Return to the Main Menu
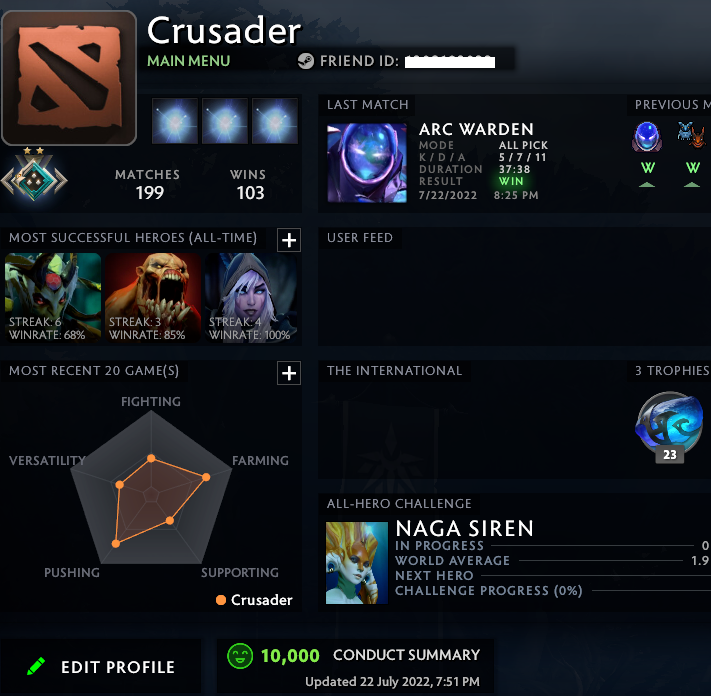The height and width of the screenshot is (696, 711). (188, 61)
